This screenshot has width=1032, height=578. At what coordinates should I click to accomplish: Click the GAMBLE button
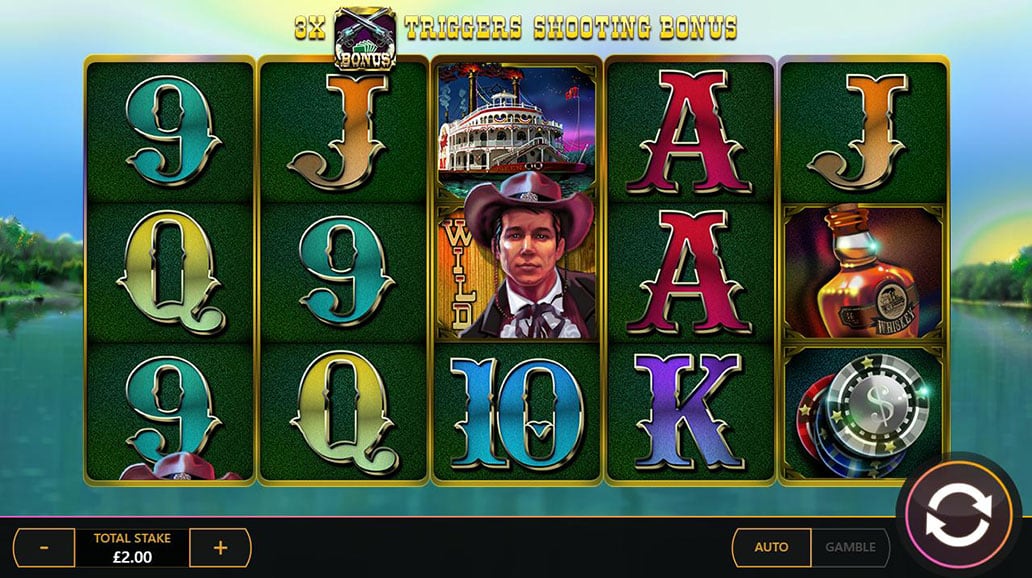click(850, 547)
